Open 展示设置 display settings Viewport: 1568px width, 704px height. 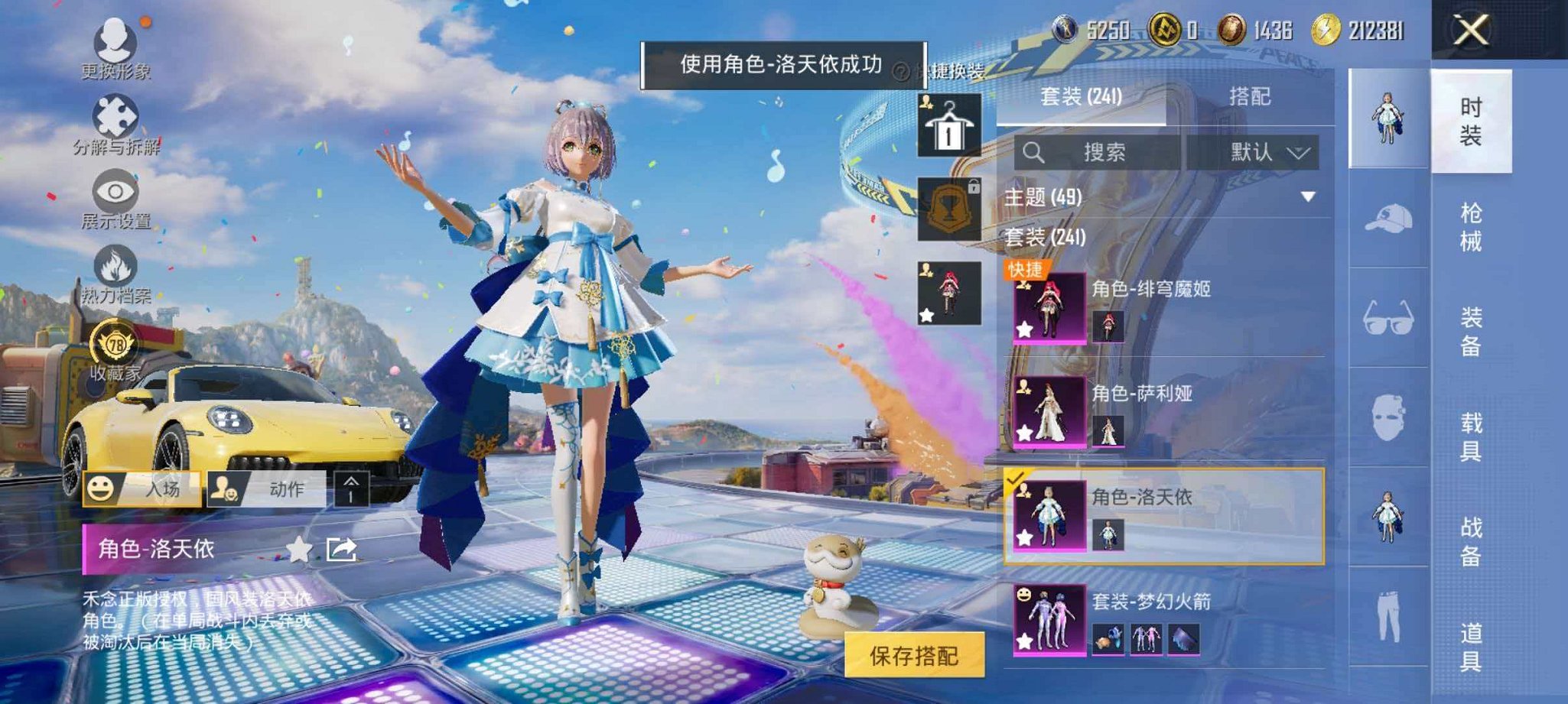tap(115, 191)
